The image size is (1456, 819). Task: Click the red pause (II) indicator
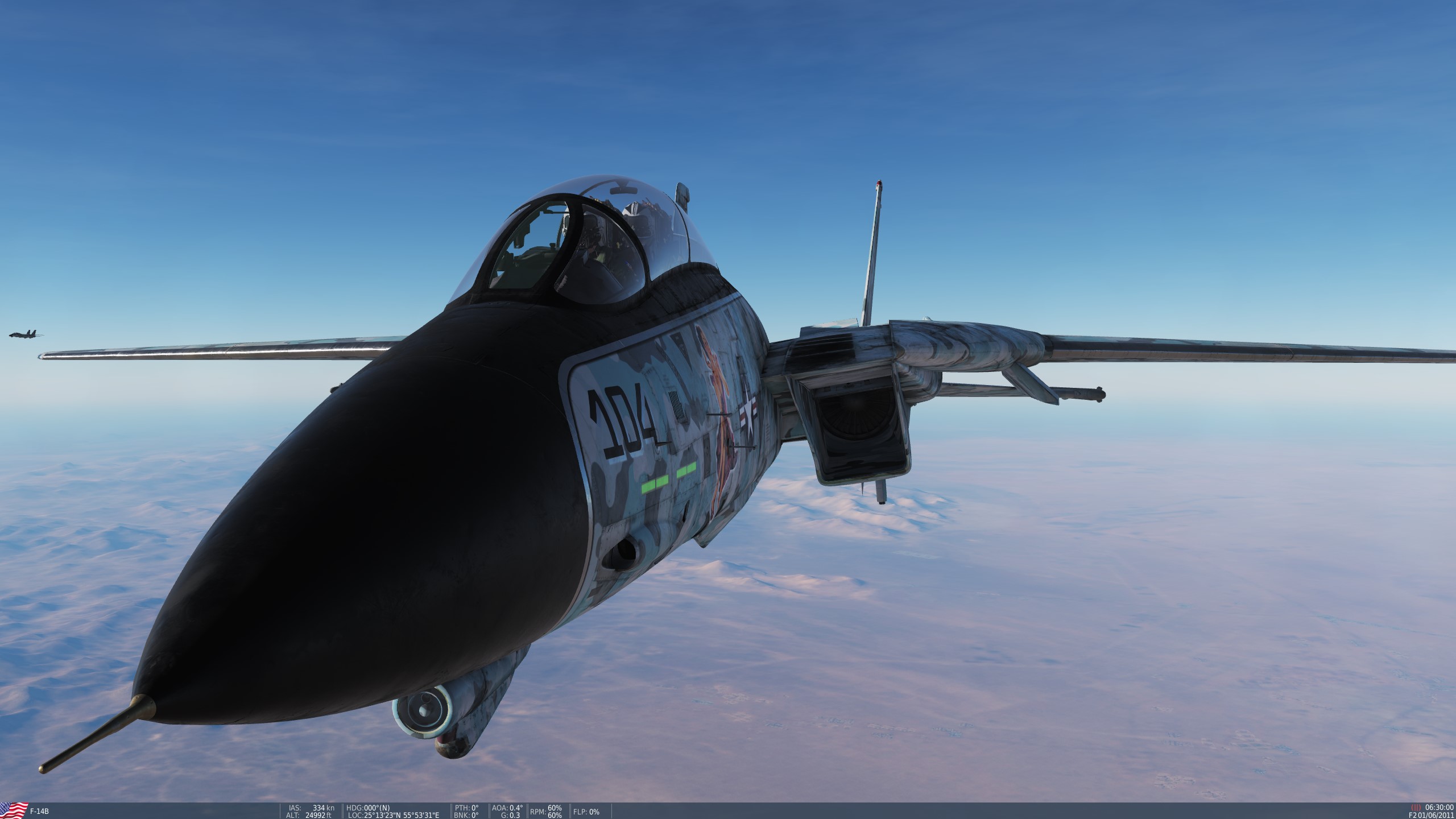(1416, 808)
